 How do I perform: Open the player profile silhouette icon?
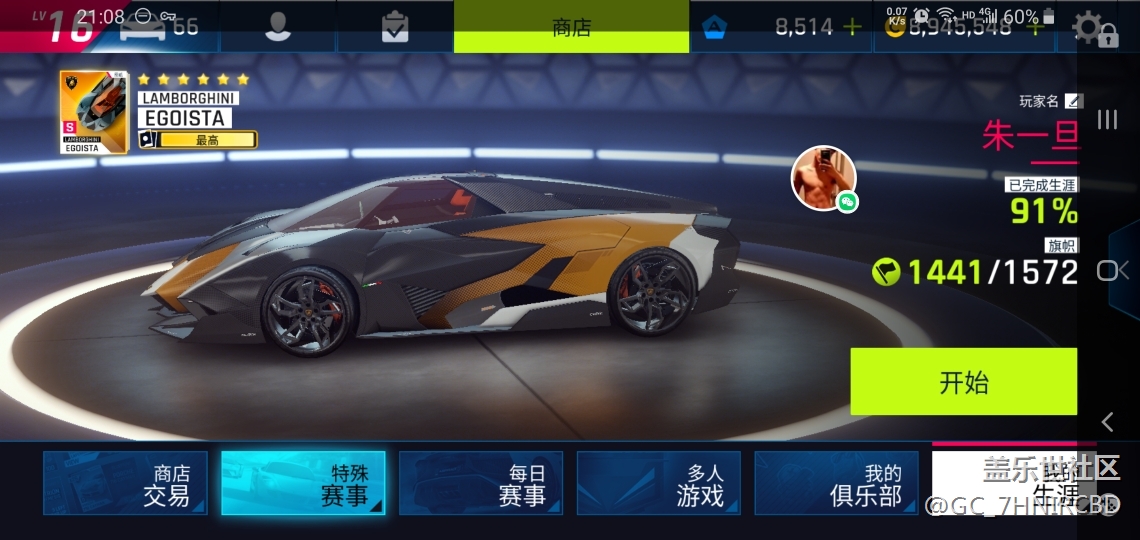pyautogui.click(x=277, y=27)
